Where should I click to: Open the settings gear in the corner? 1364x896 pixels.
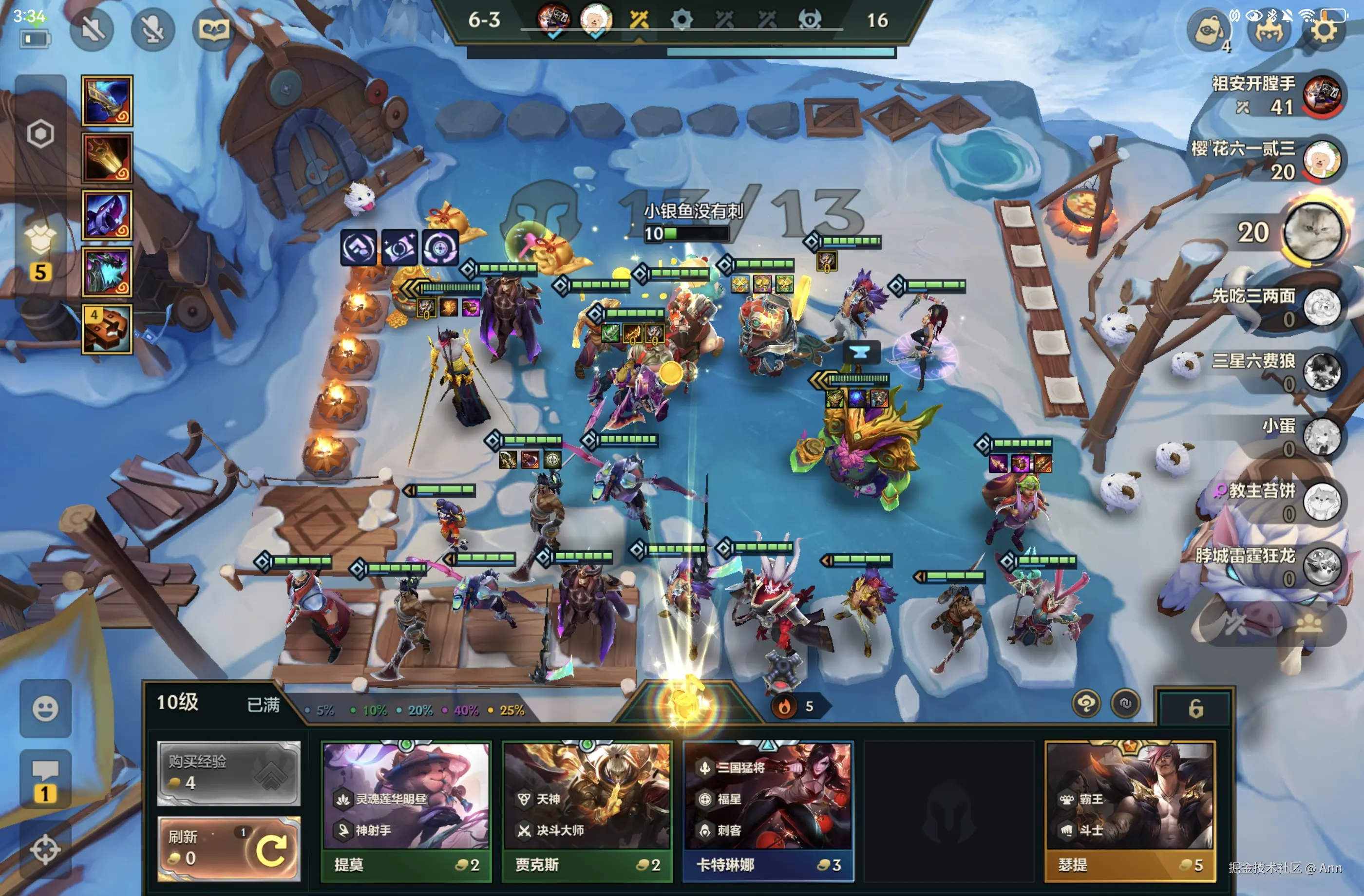pyautogui.click(x=1325, y=30)
